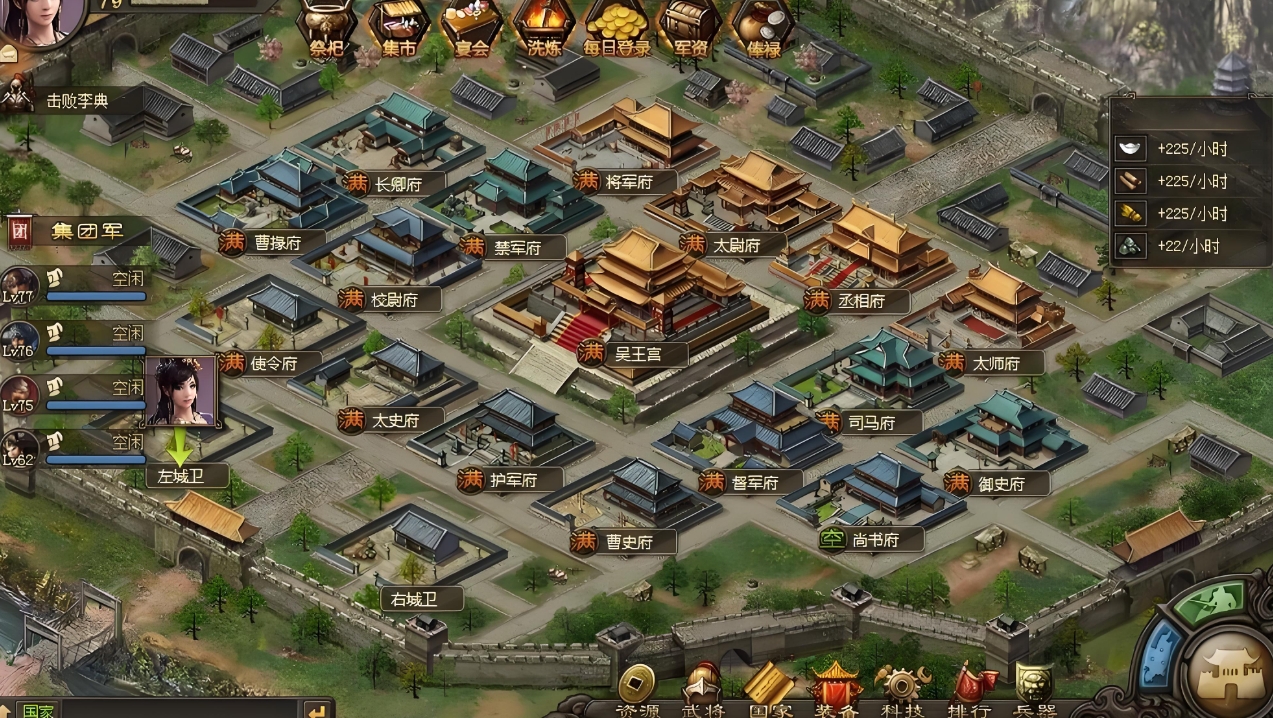Select the 吴王宫 palace label

point(636,353)
